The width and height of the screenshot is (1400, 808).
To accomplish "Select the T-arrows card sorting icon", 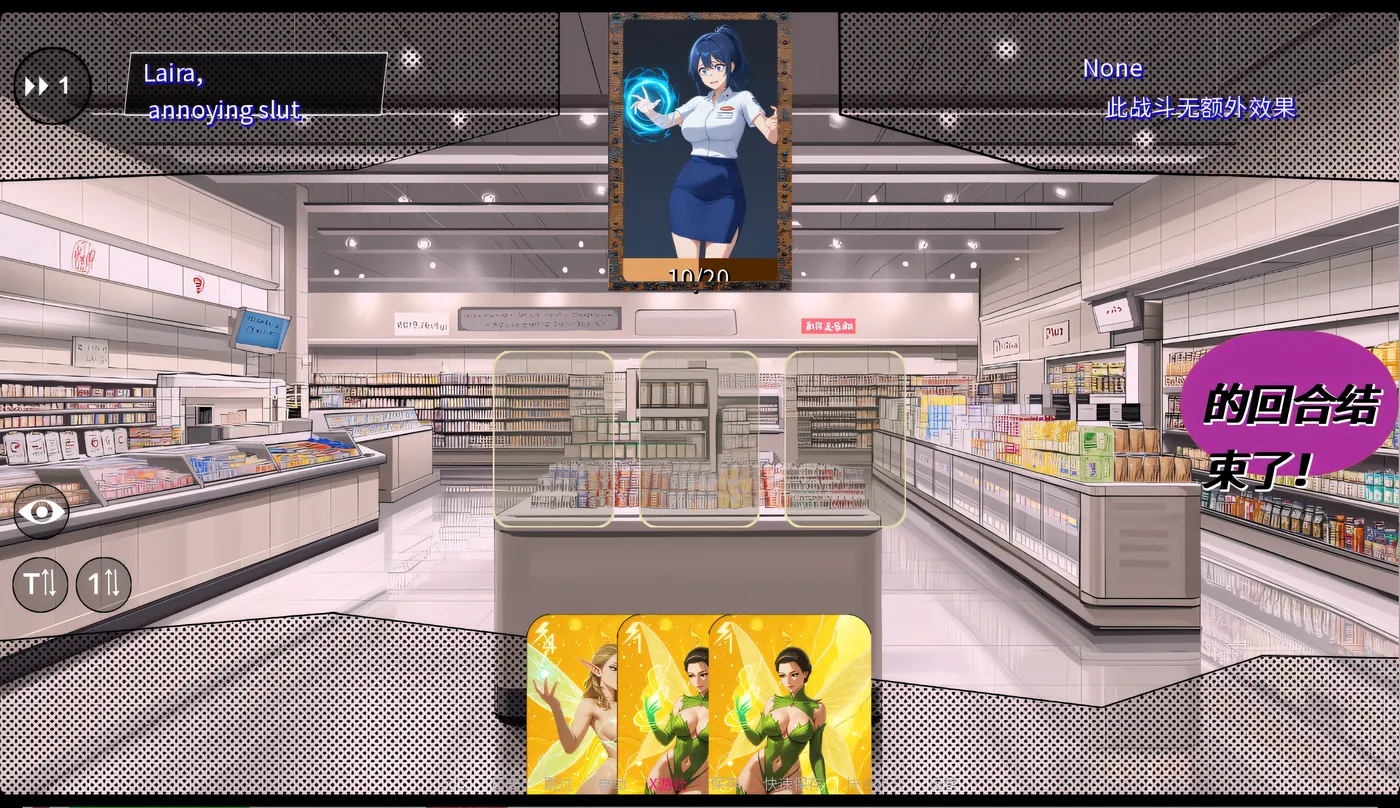I will pos(40,583).
